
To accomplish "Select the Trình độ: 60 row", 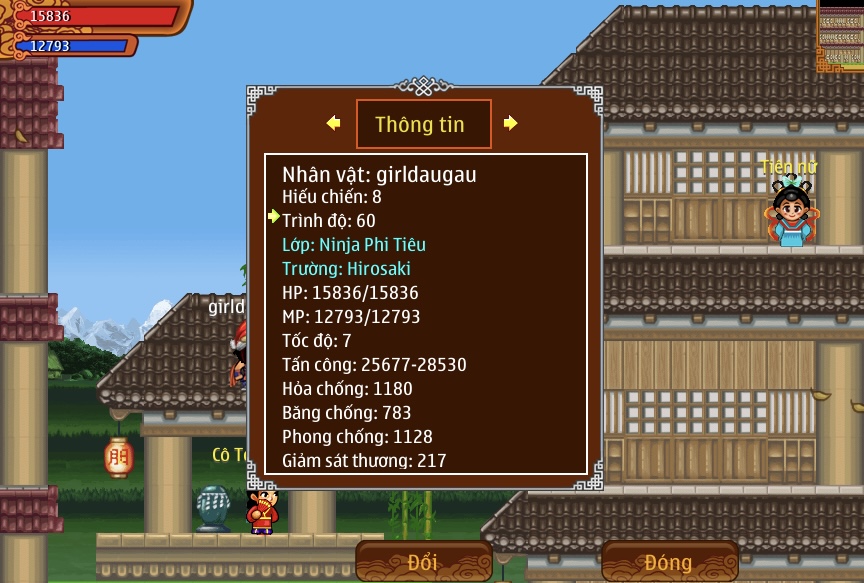I will [x=329, y=221].
